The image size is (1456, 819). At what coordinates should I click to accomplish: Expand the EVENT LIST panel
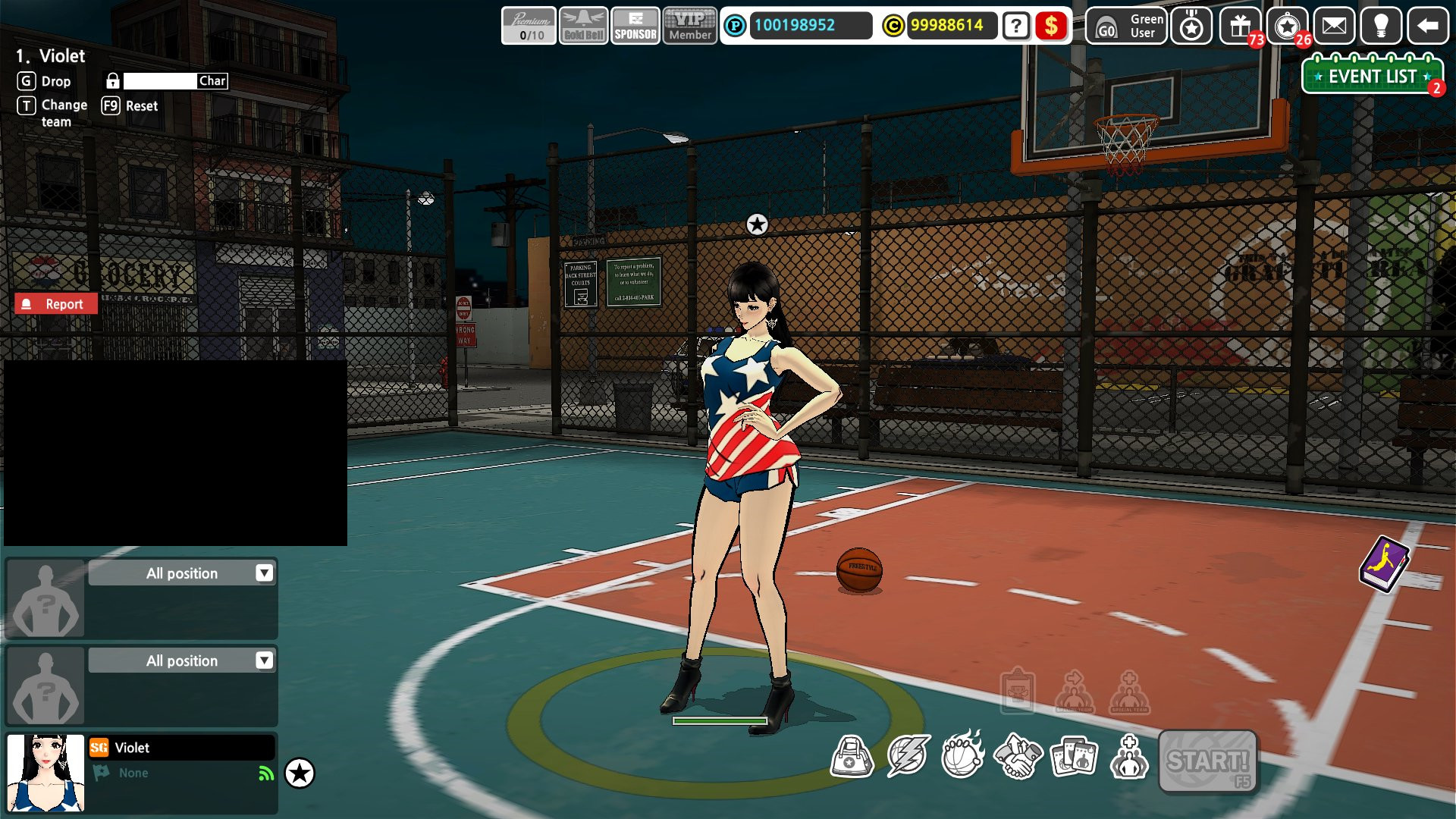(x=1370, y=76)
